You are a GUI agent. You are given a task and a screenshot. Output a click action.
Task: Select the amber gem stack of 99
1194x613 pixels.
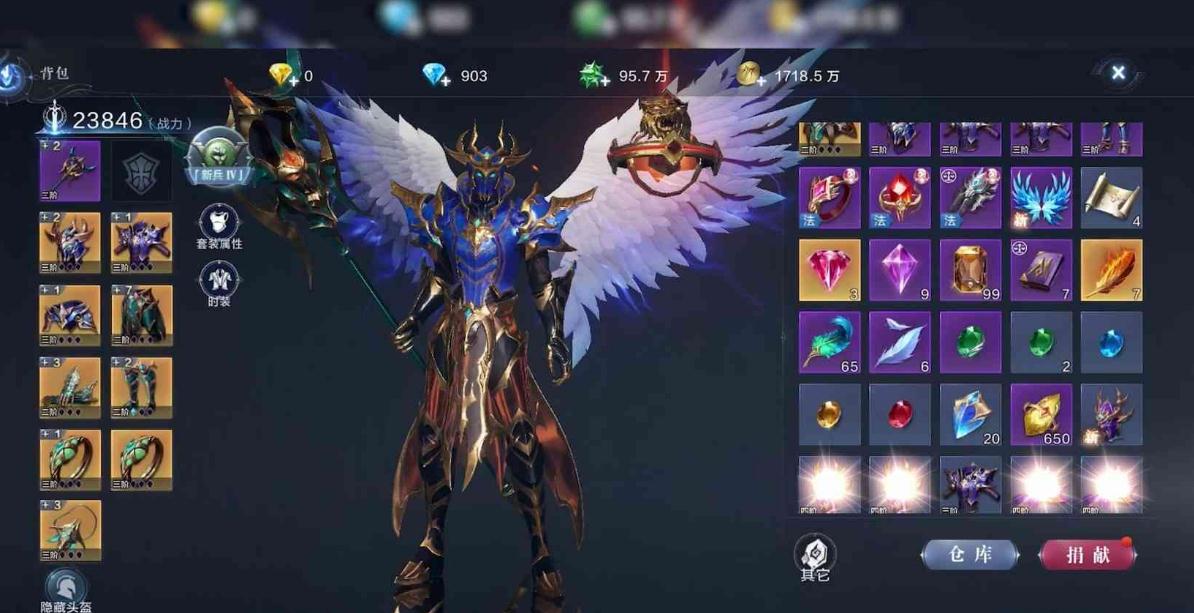(x=970, y=270)
